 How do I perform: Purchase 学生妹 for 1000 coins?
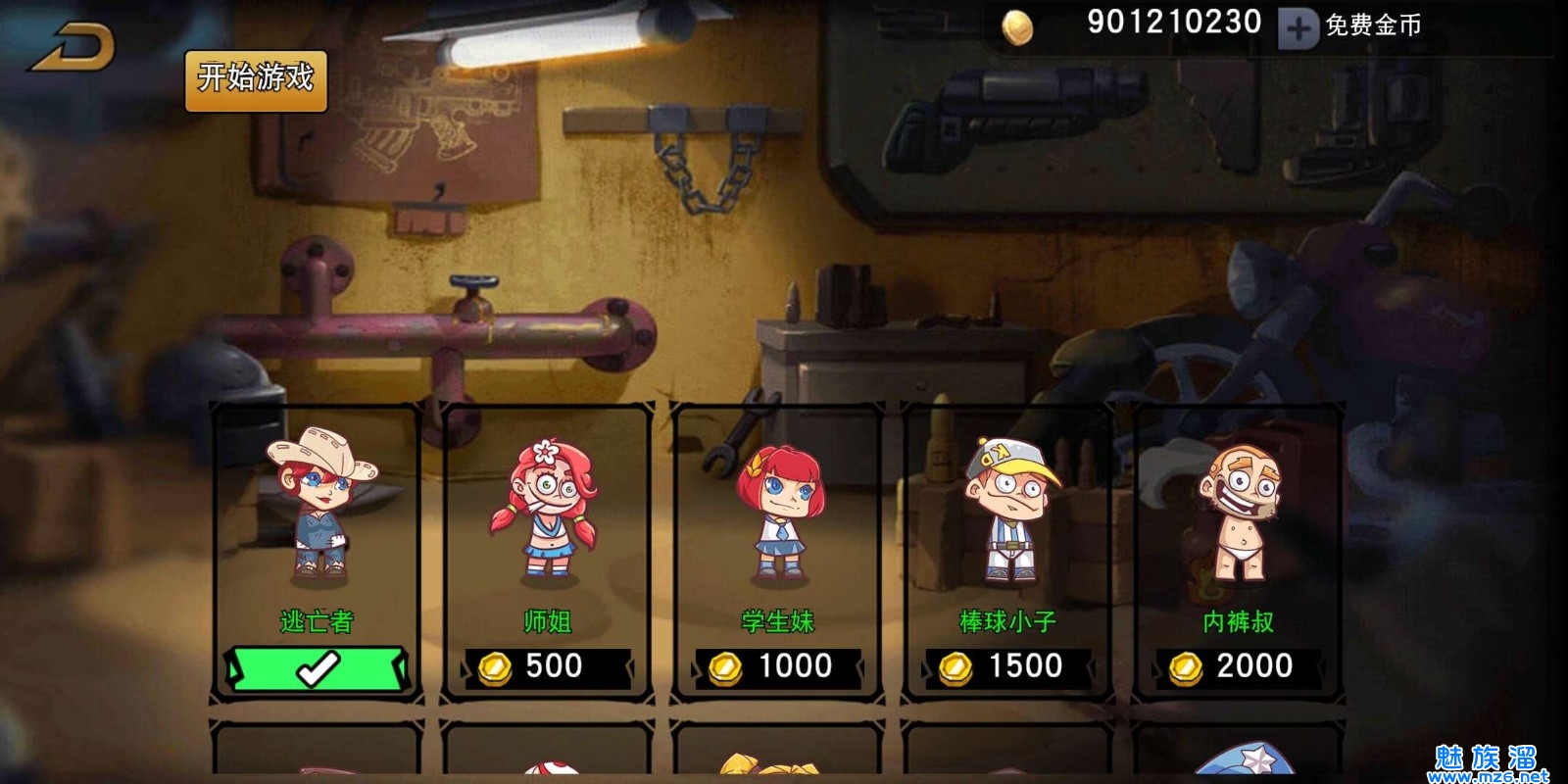click(778, 667)
